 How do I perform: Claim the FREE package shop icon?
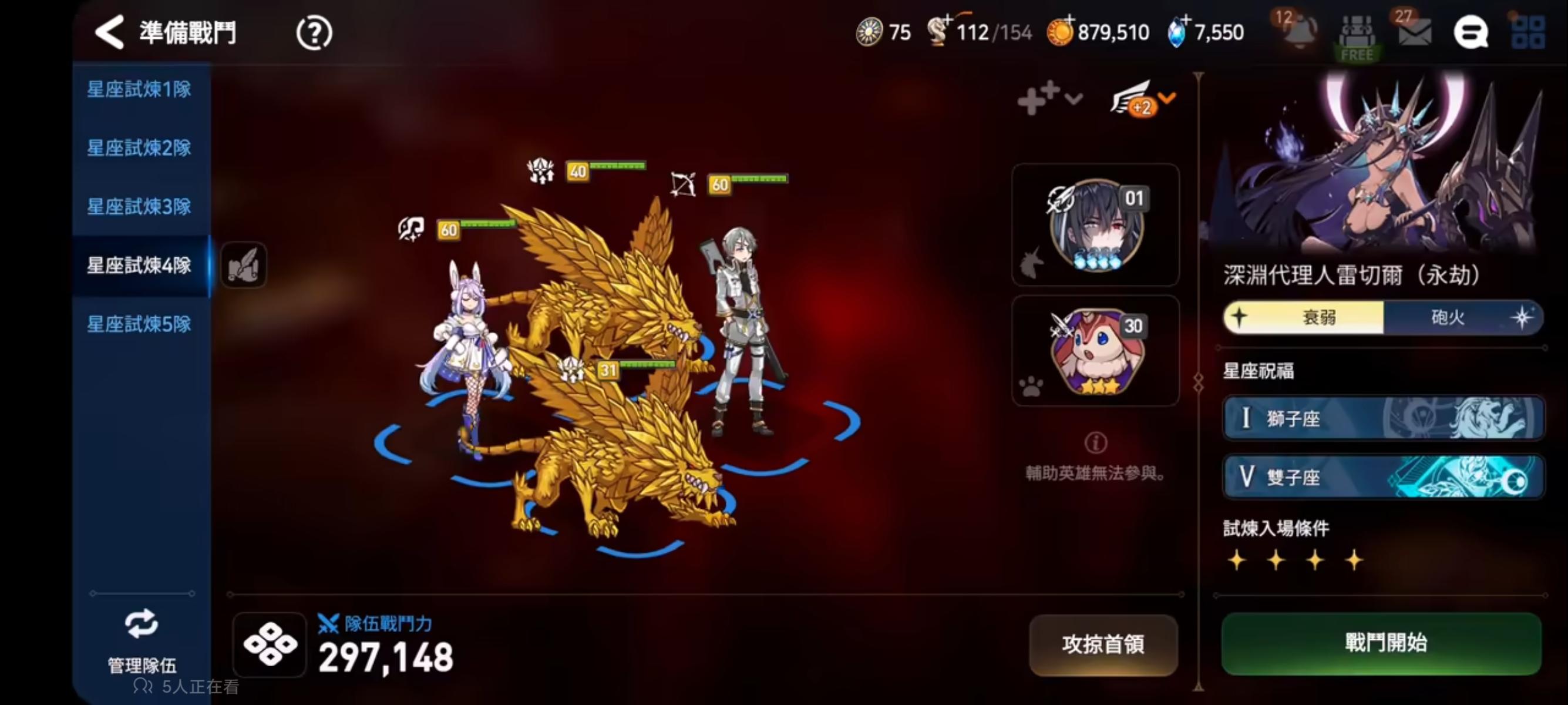click(x=1357, y=36)
